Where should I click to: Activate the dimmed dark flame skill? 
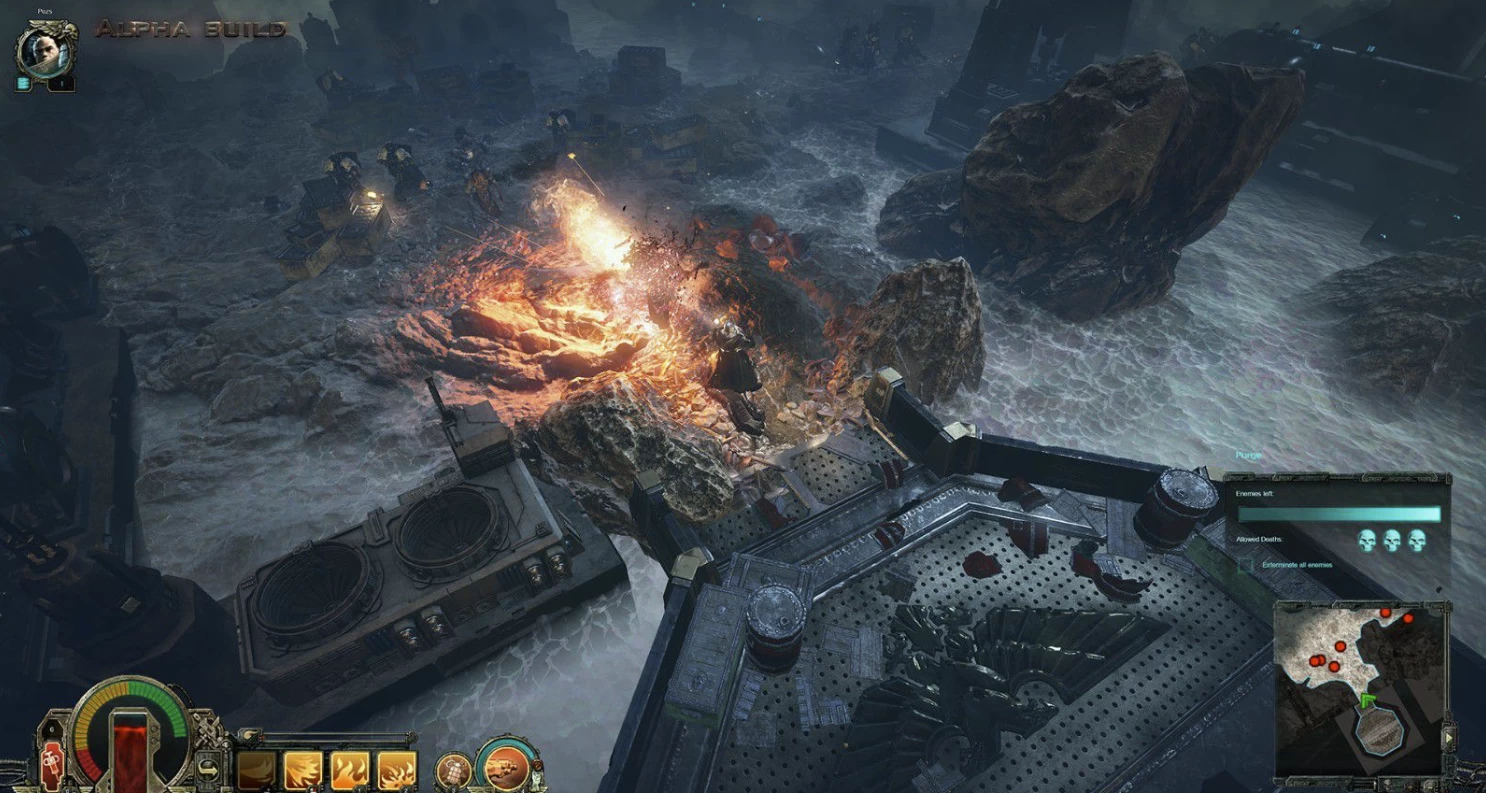256,770
